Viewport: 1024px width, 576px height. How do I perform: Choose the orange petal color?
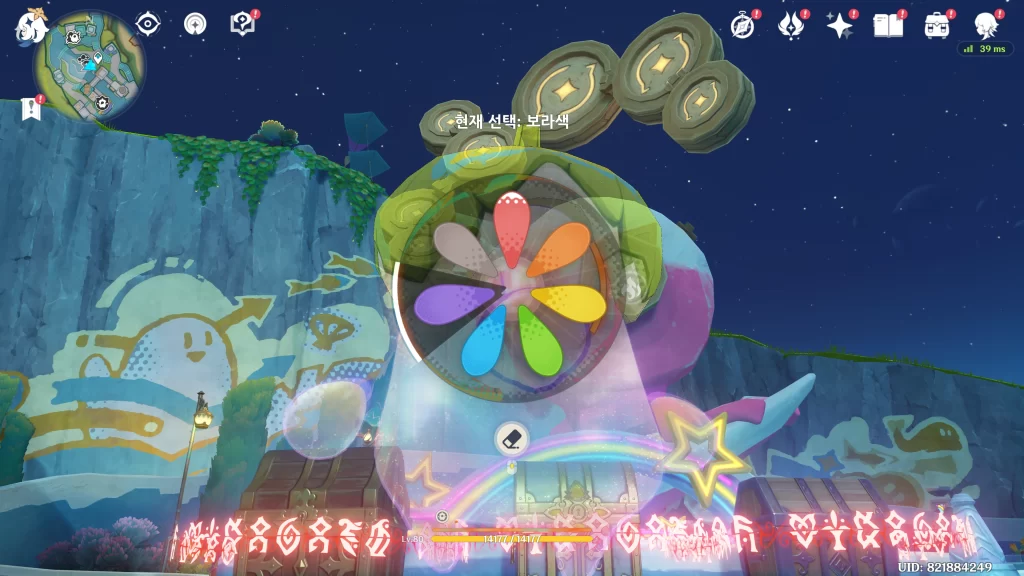[563, 250]
